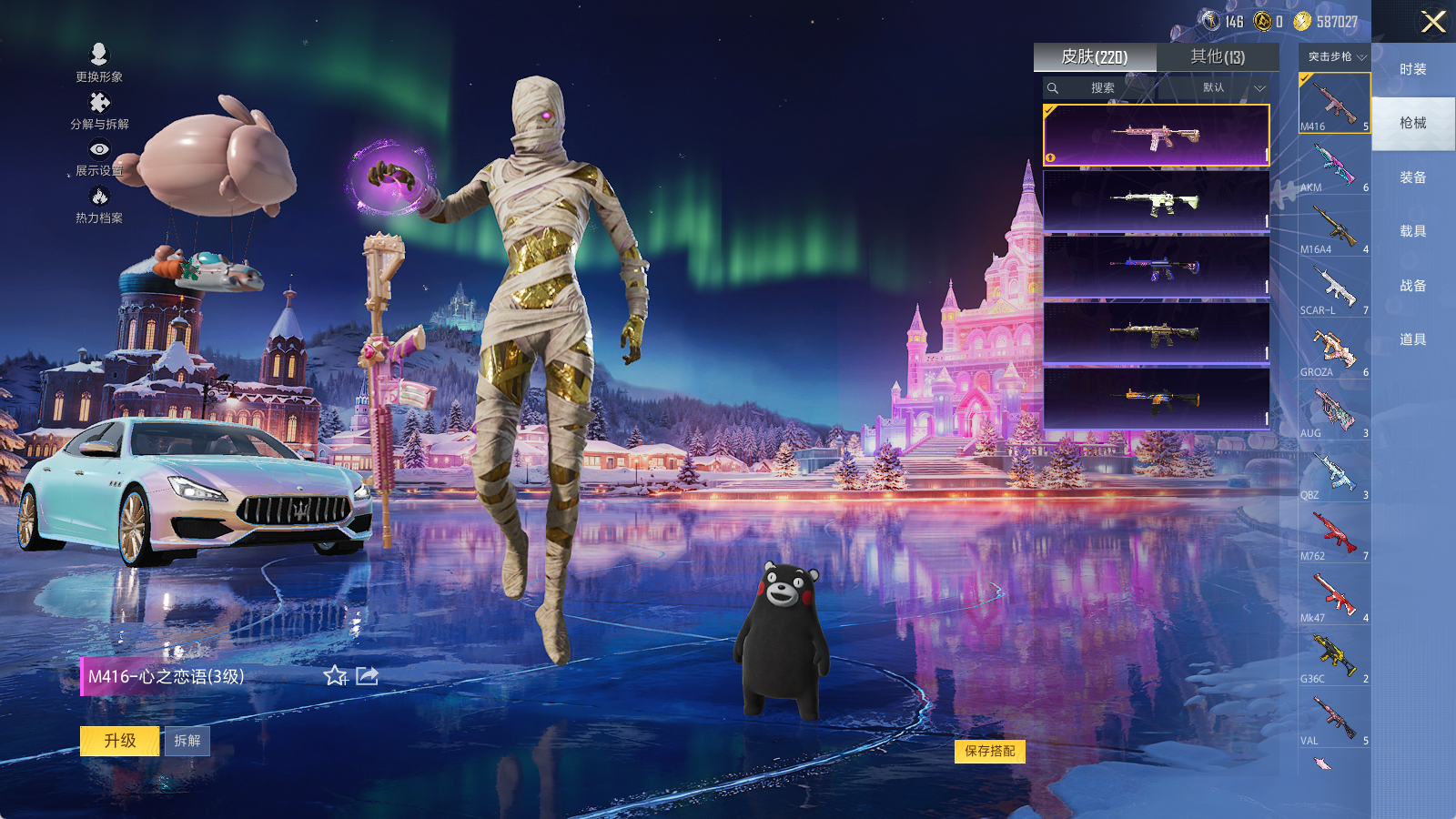The height and width of the screenshot is (819, 1456).
Task: Choose the AKM weapon entry
Action: click(x=1334, y=167)
